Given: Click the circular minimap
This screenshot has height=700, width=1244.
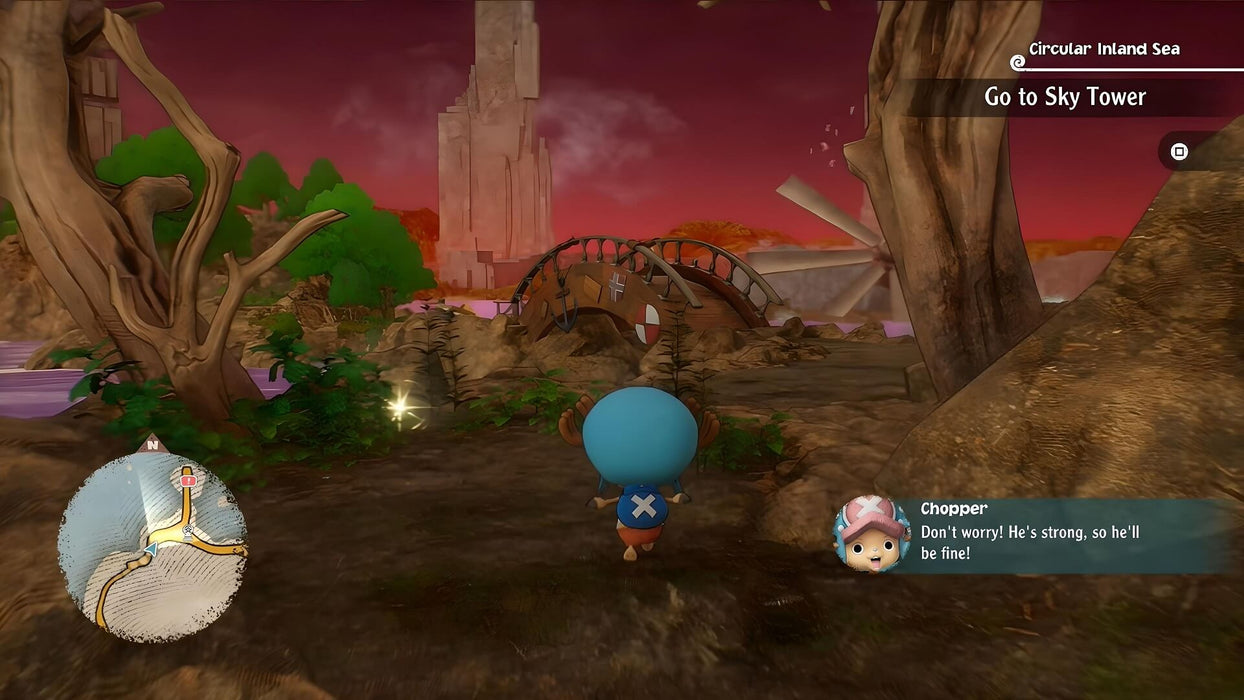Looking at the screenshot, I should 152,546.
